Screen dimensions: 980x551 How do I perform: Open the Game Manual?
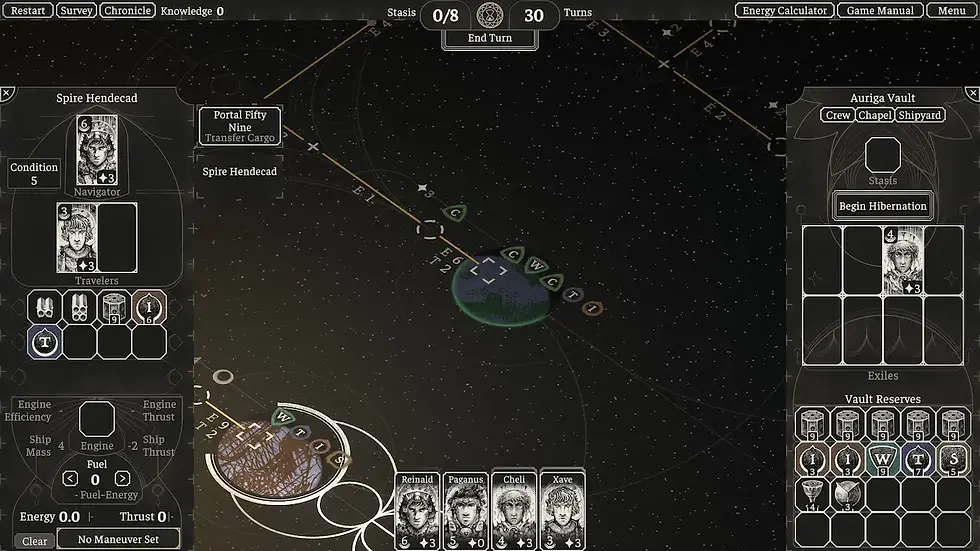click(875, 11)
